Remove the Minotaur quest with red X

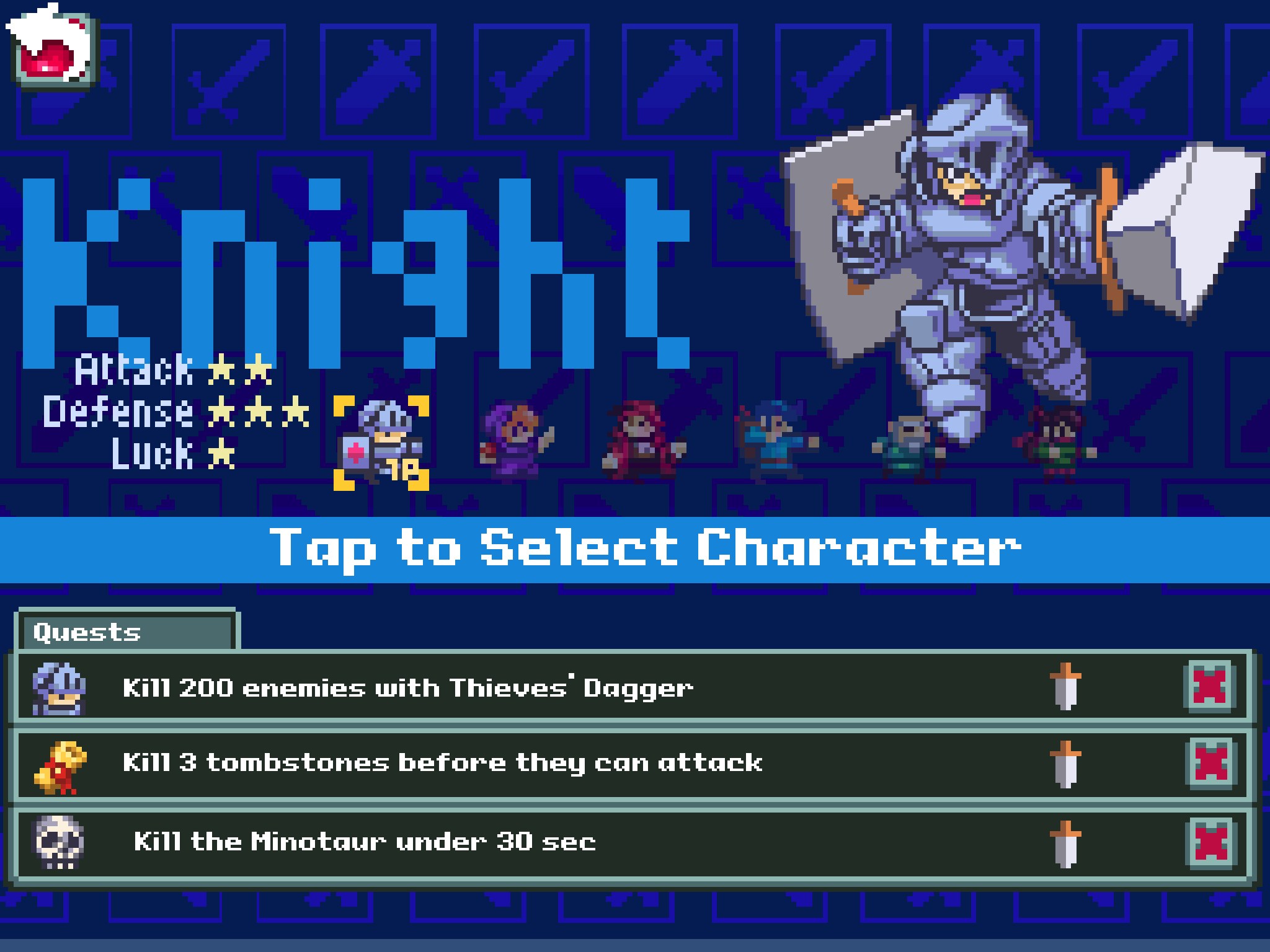(x=1210, y=842)
